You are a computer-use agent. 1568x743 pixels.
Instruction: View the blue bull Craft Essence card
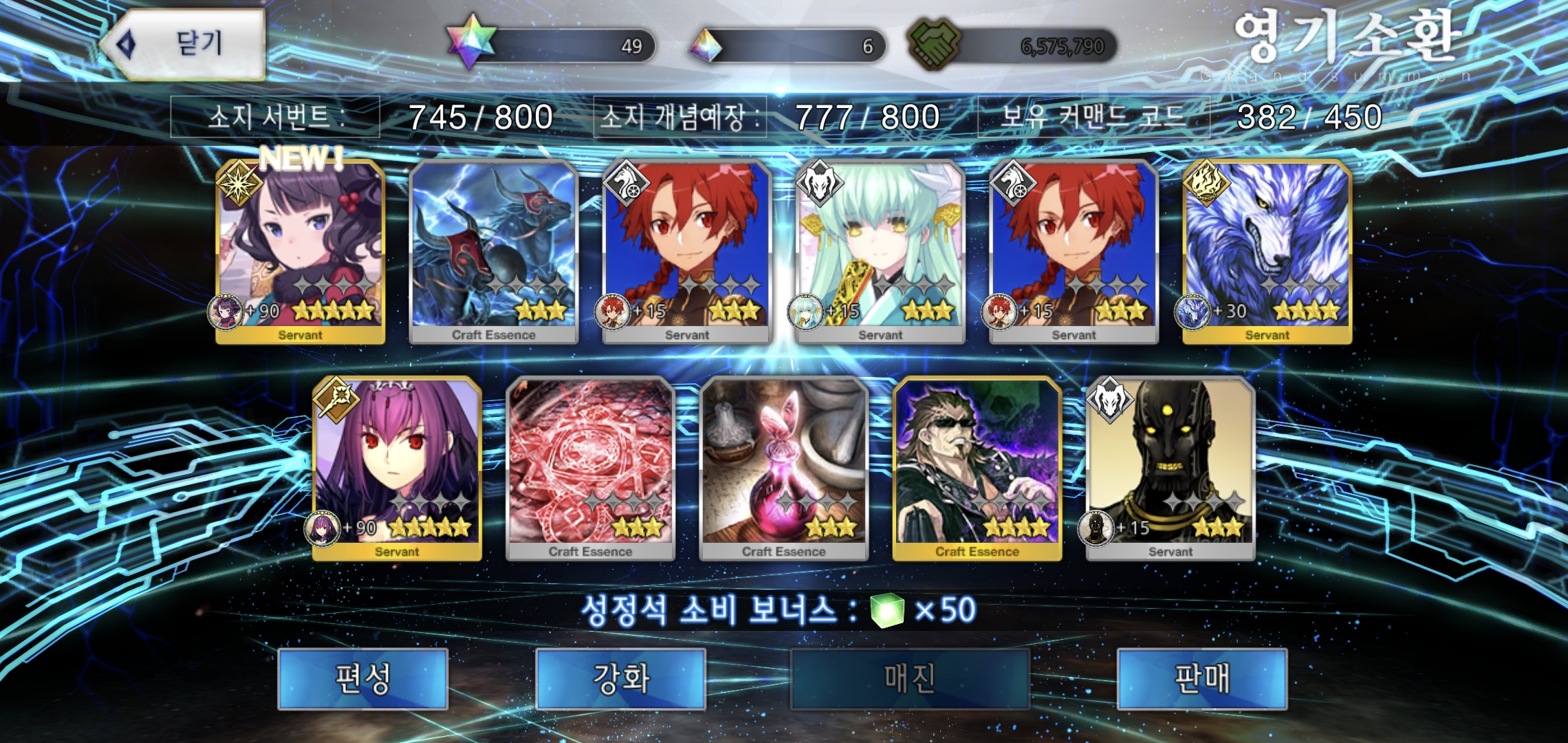point(494,251)
